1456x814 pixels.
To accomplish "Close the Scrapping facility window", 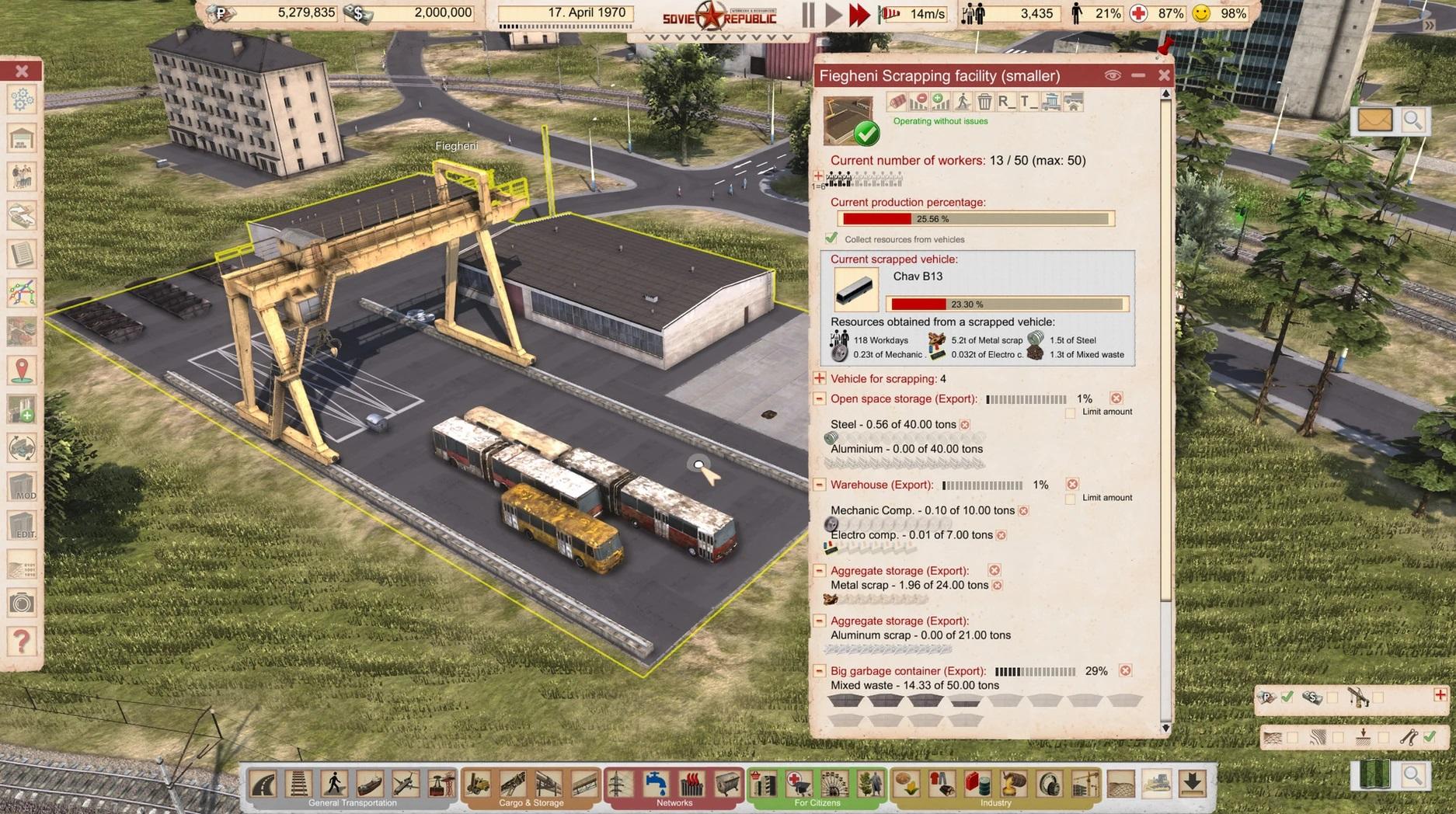I will [1163, 75].
